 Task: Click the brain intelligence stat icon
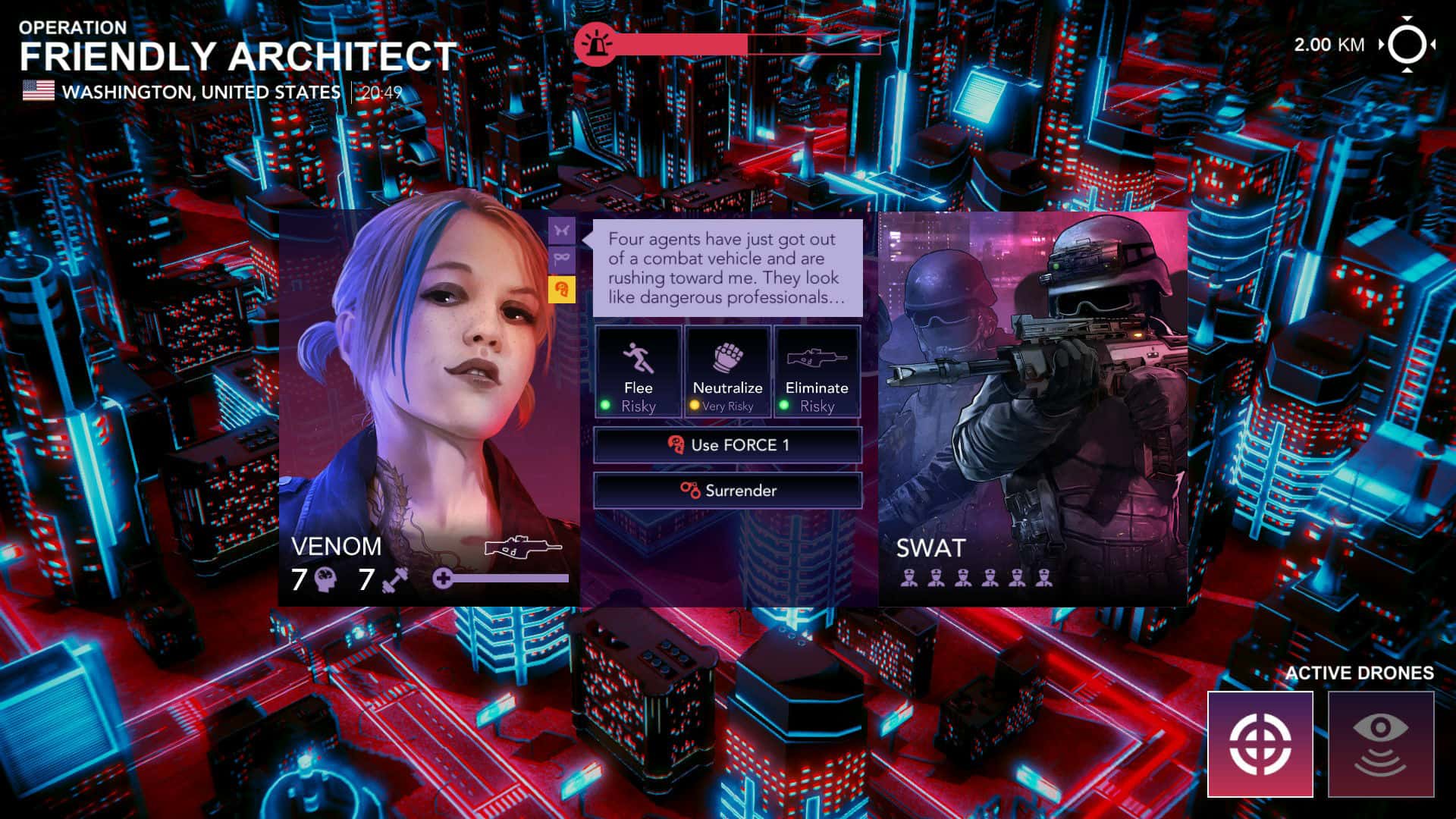click(x=326, y=579)
